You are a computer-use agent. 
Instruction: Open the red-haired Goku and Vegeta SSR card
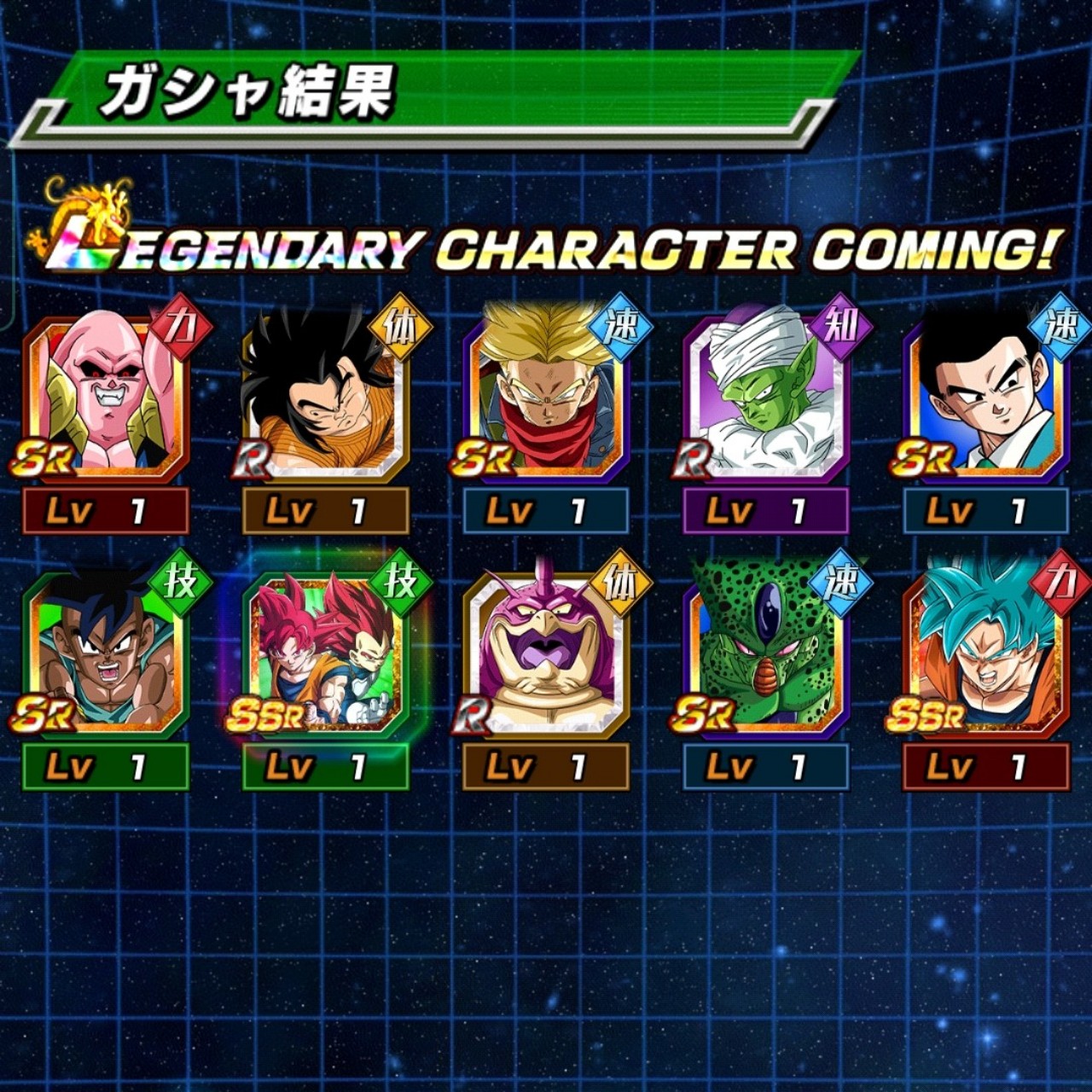pyautogui.click(x=326, y=653)
